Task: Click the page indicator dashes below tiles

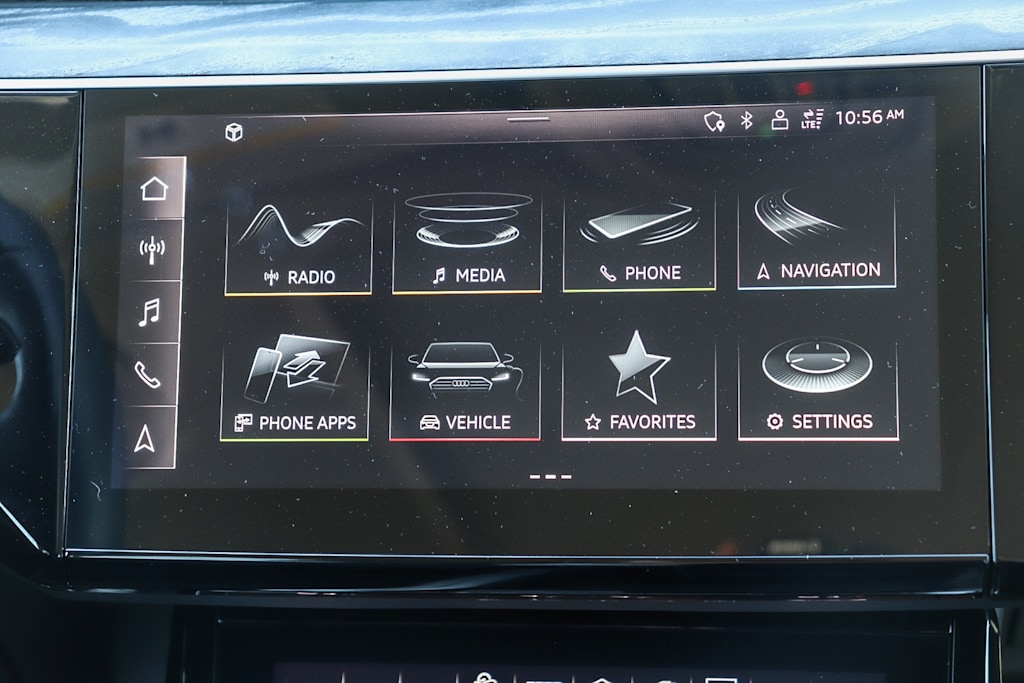Action: [x=550, y=476]
